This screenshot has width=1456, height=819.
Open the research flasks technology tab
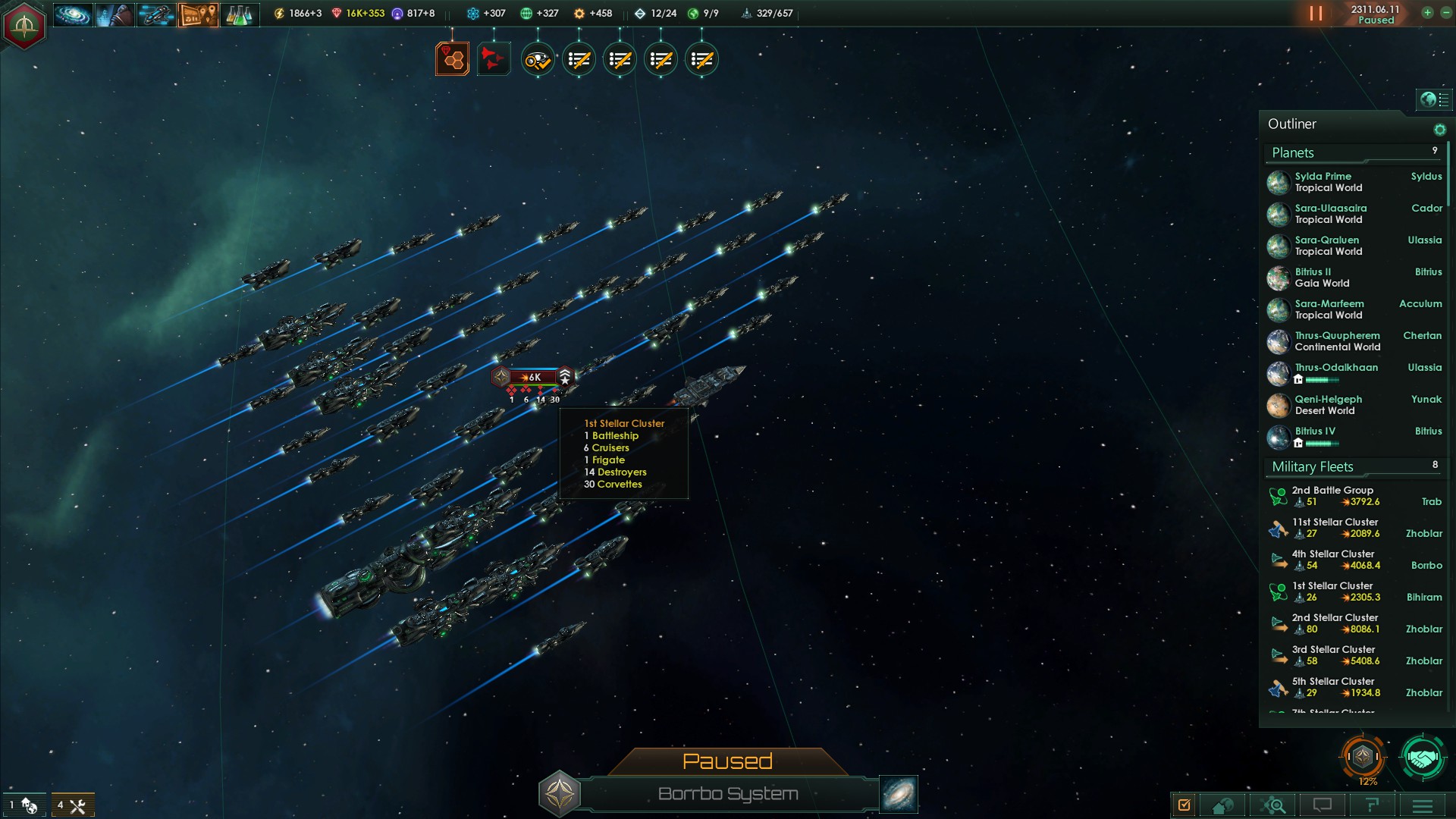coord(238,14)
